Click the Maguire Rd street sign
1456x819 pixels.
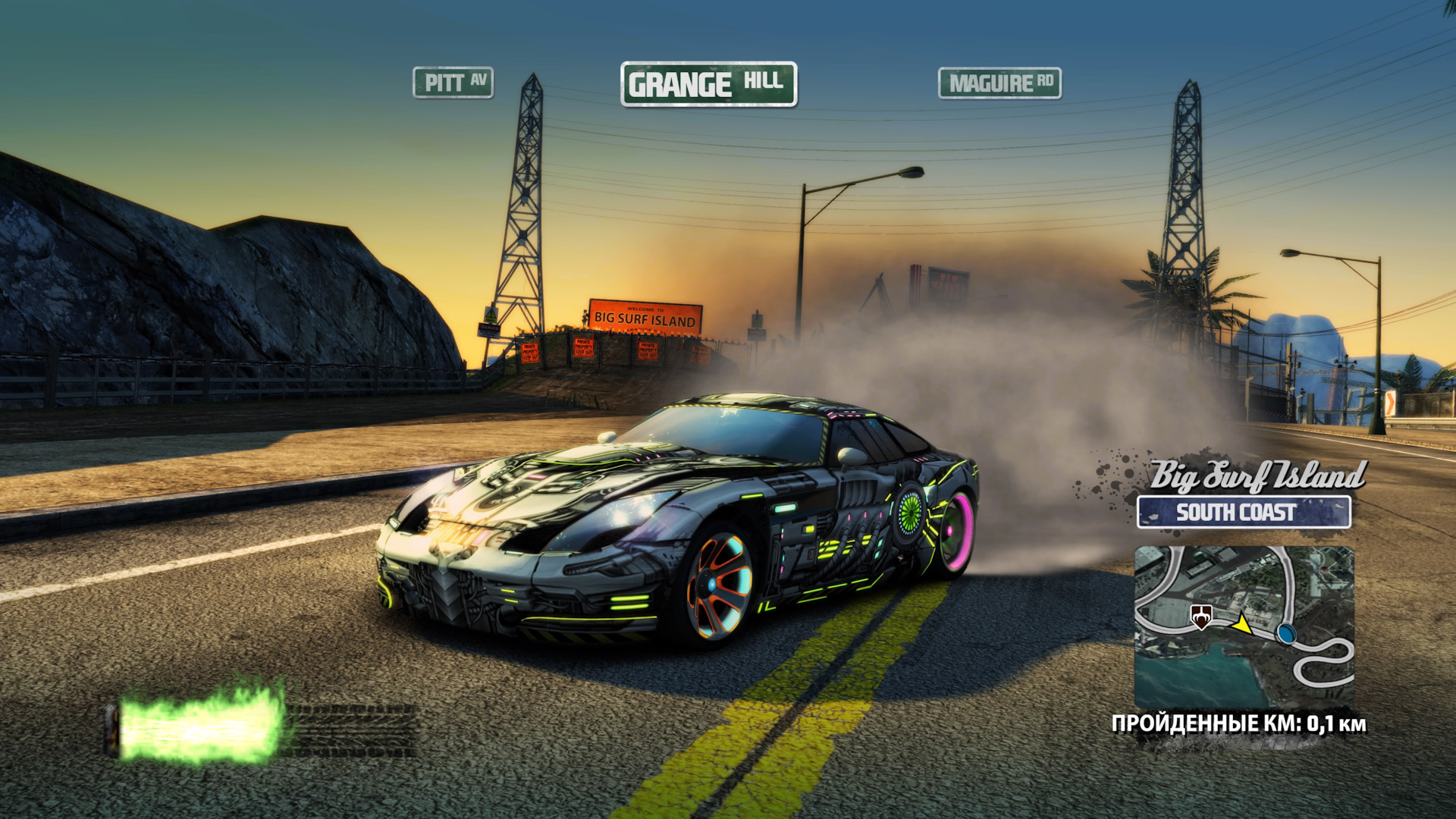click(x=999, y=83)
